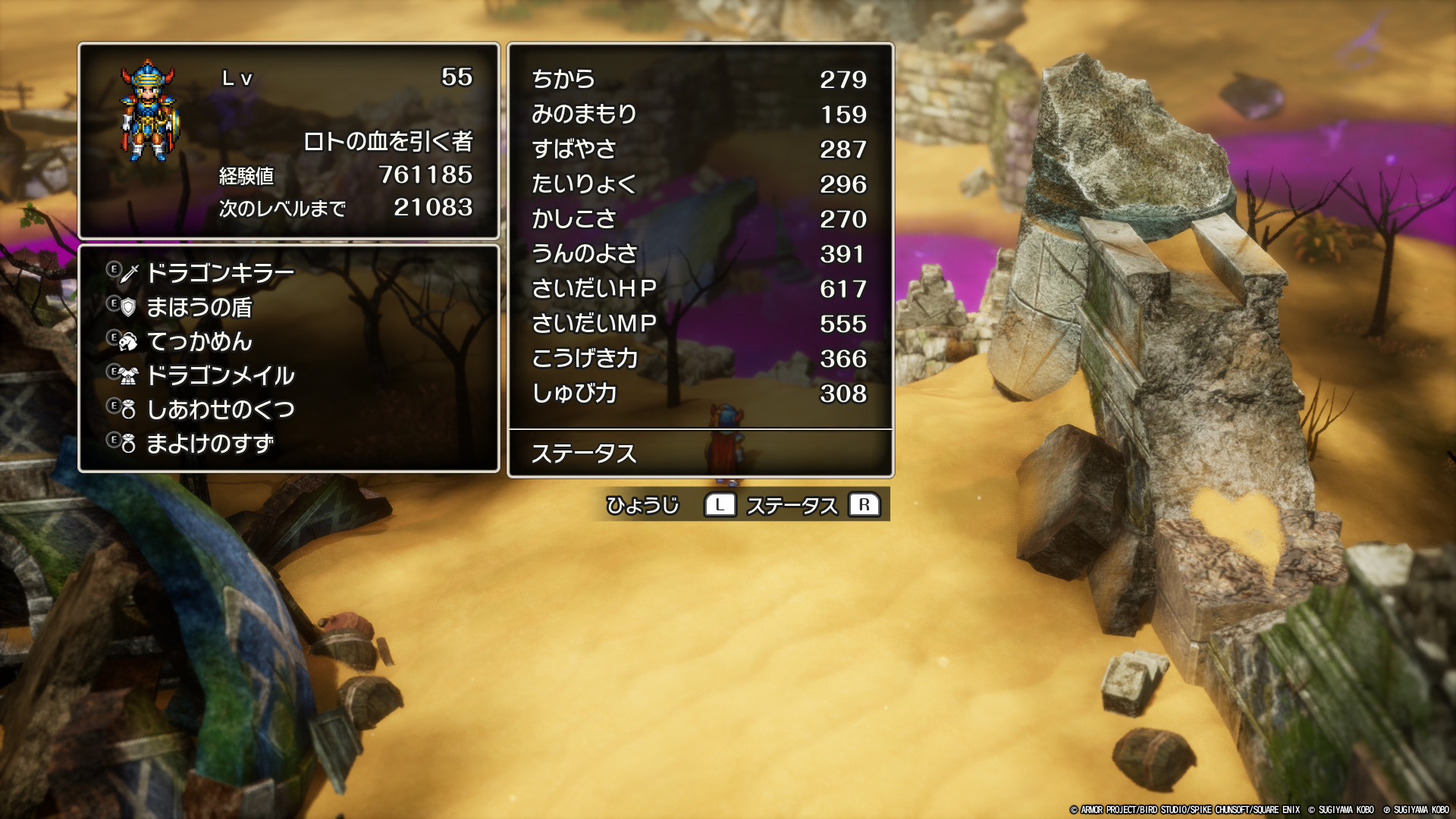Click the hero character portrait sprite

[149, 111]
